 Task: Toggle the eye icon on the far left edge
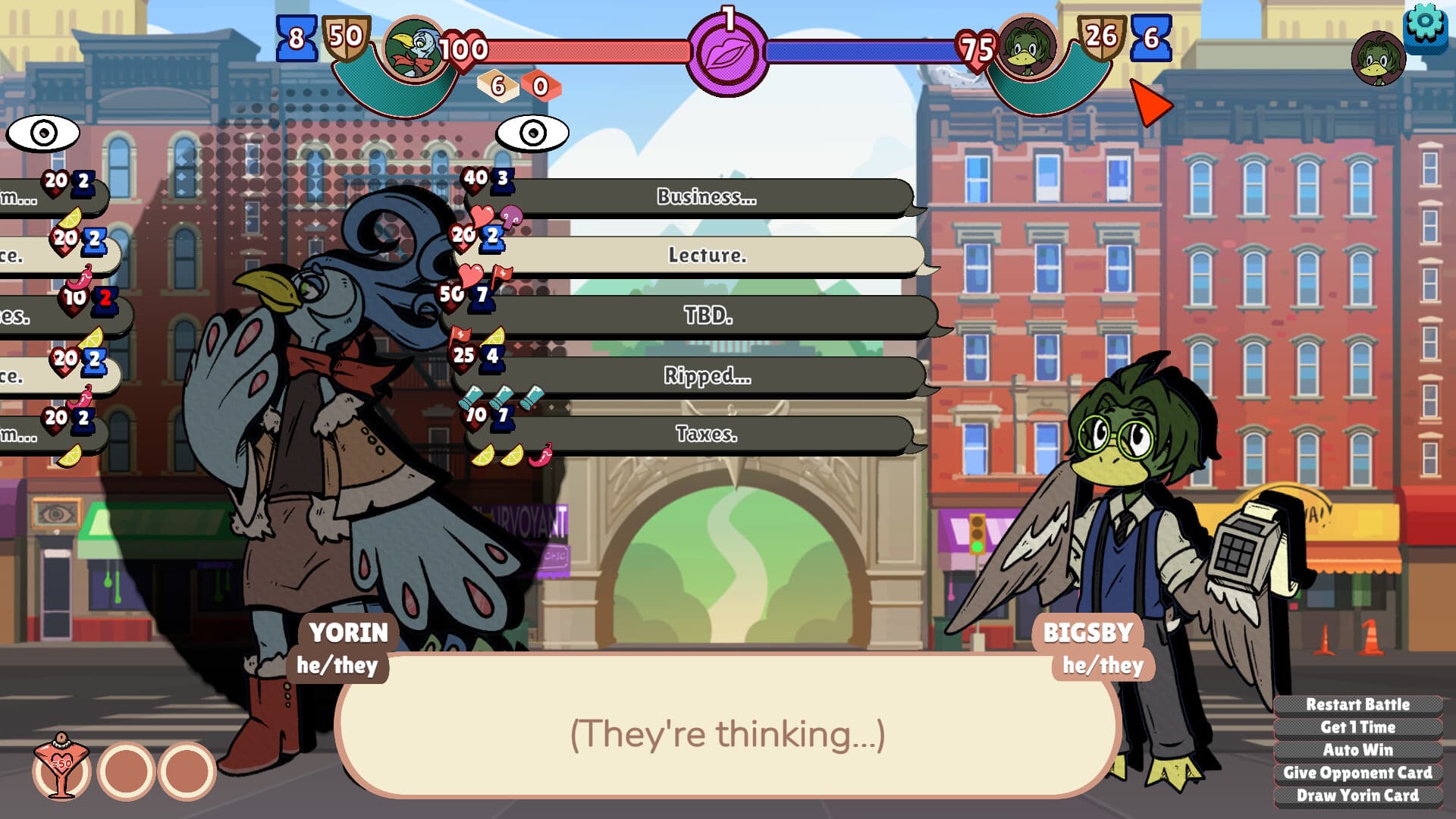pos(42,131)
